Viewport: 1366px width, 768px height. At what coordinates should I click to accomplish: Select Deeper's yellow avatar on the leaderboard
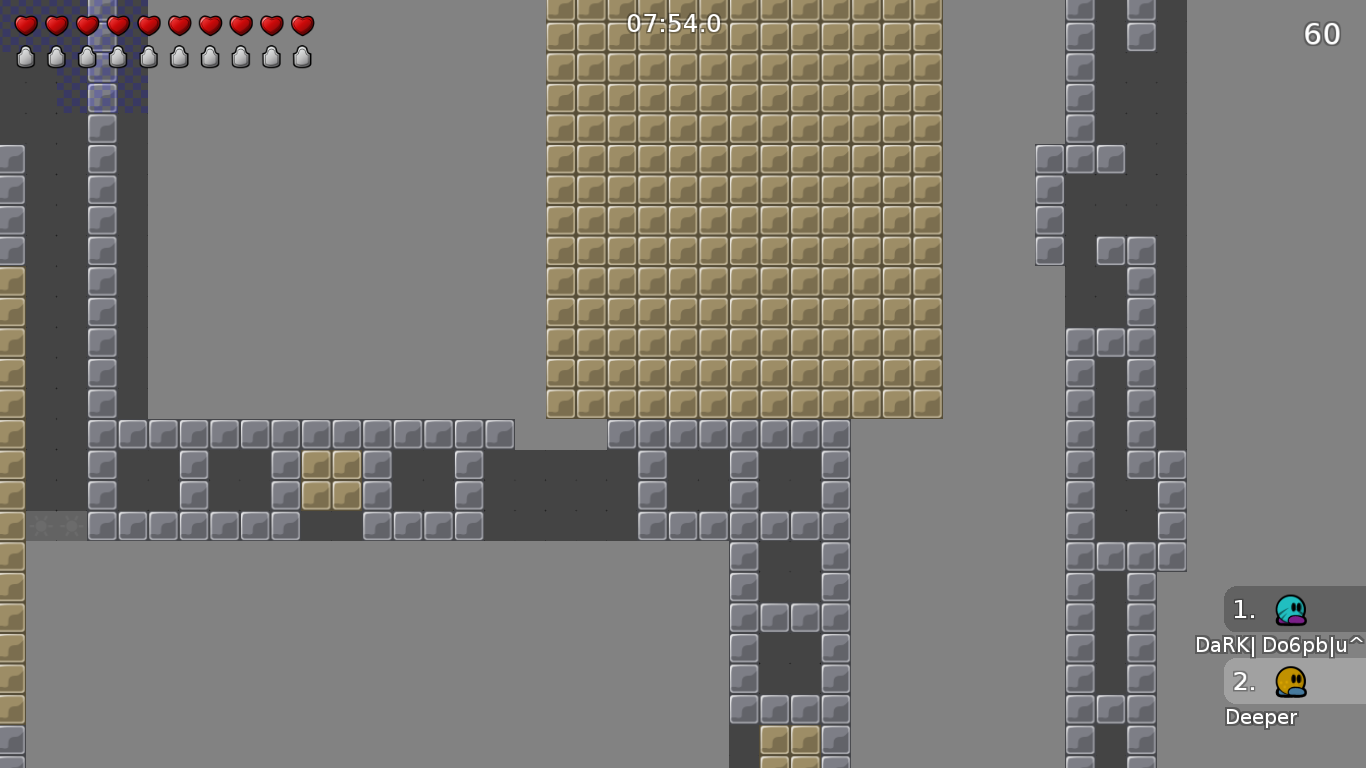point(1290,681)
